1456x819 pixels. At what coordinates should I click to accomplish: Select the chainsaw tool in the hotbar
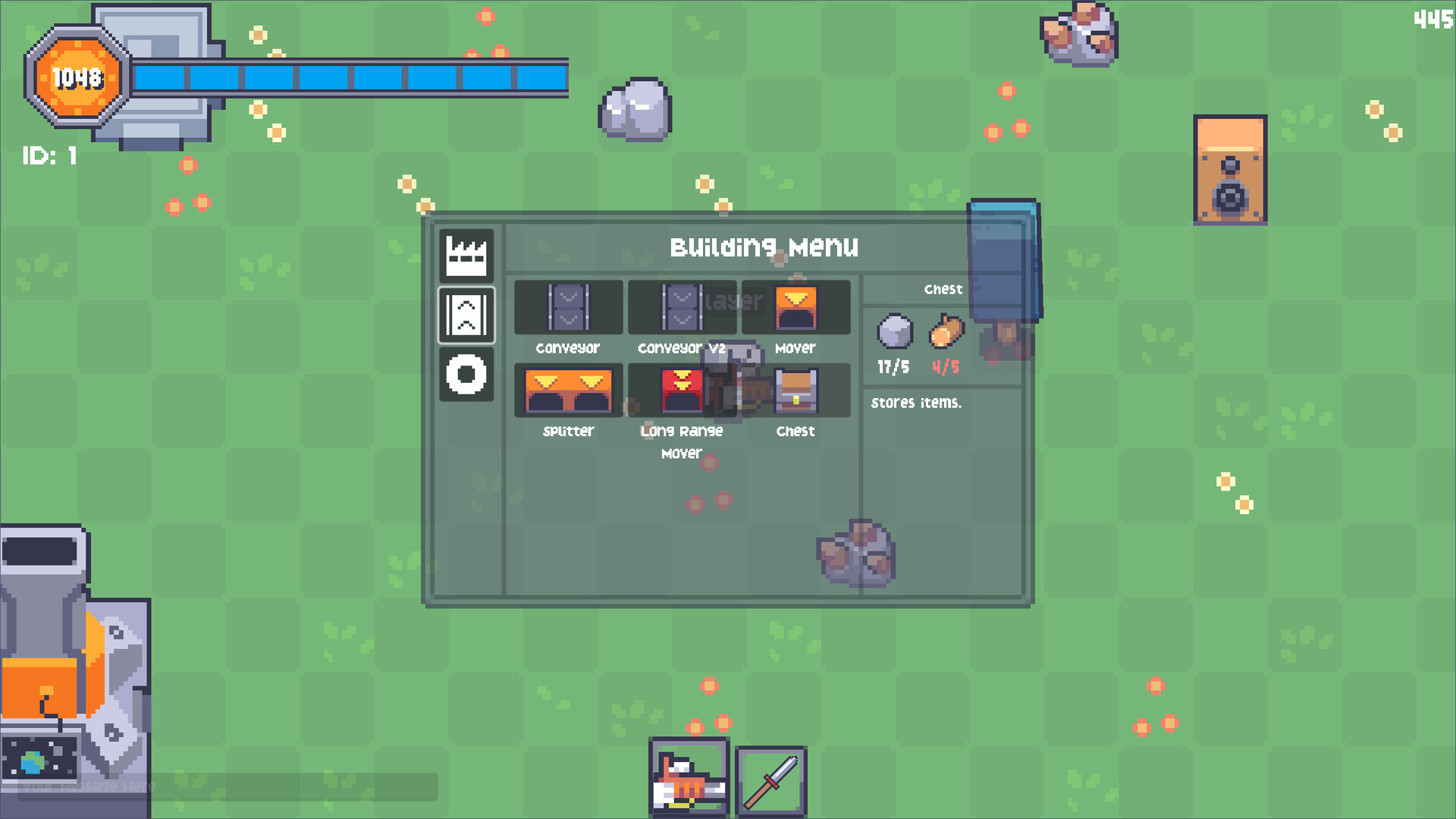coord(689,779)
